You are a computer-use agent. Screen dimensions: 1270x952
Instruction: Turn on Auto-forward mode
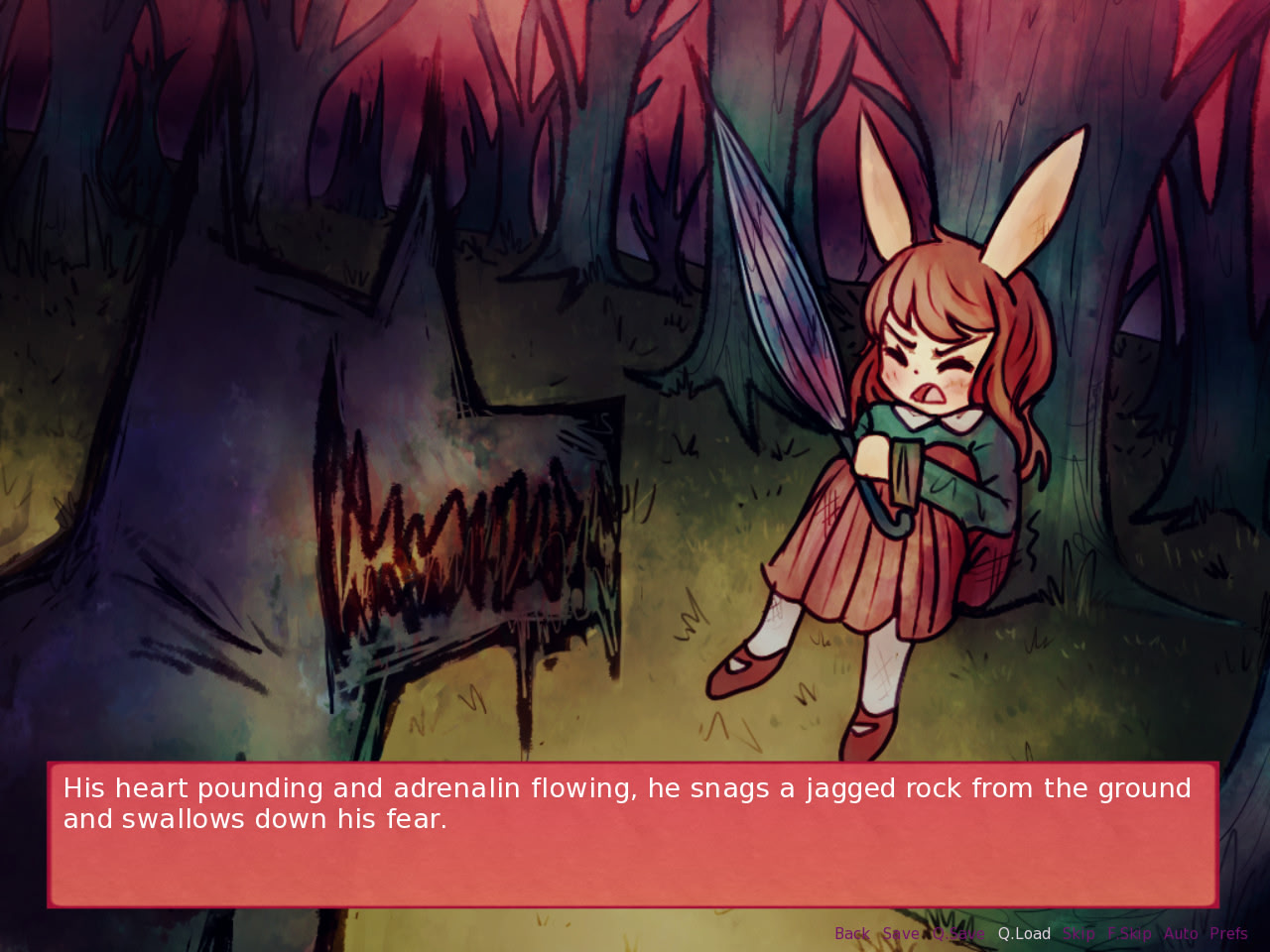coord(1181,933)
